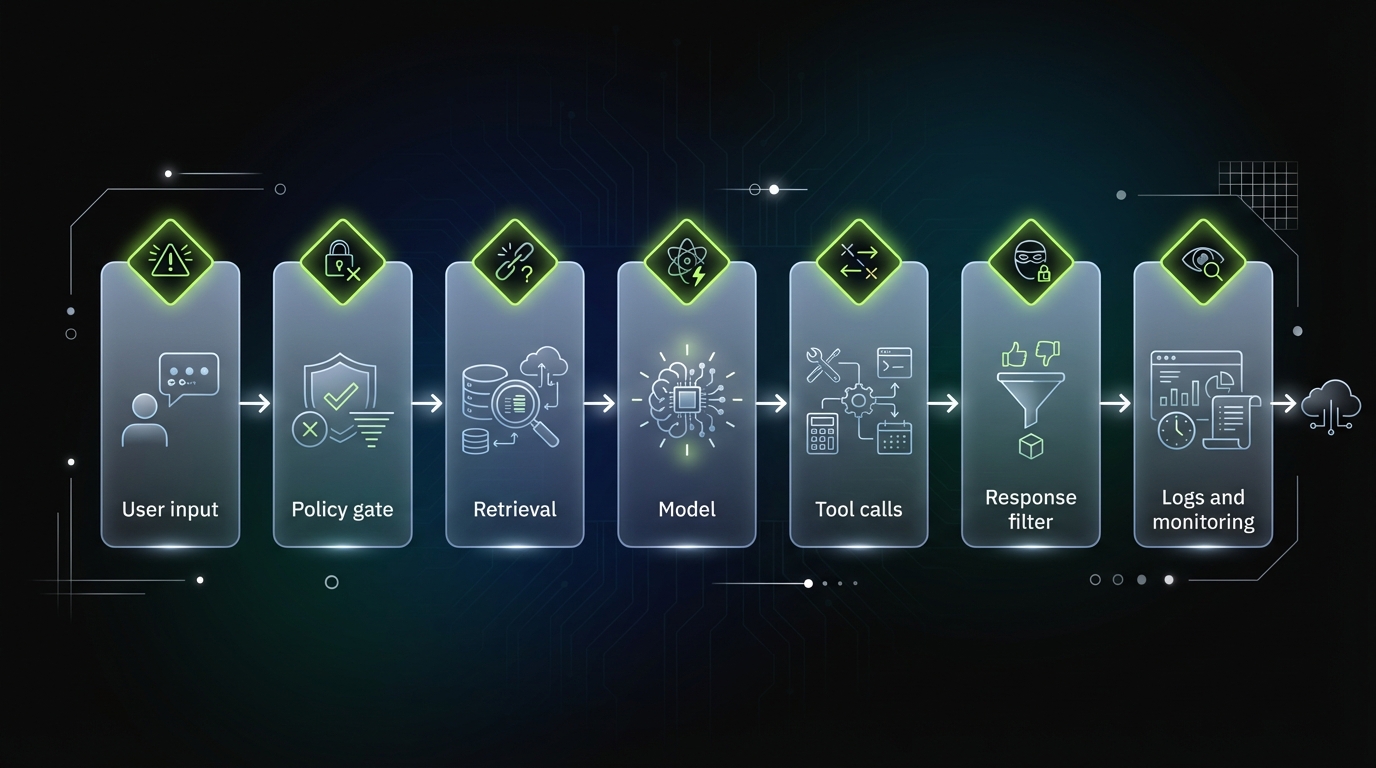Choose the Response filter card
The height and width of the screenshot is (768, 1376).
point(1030,420)
